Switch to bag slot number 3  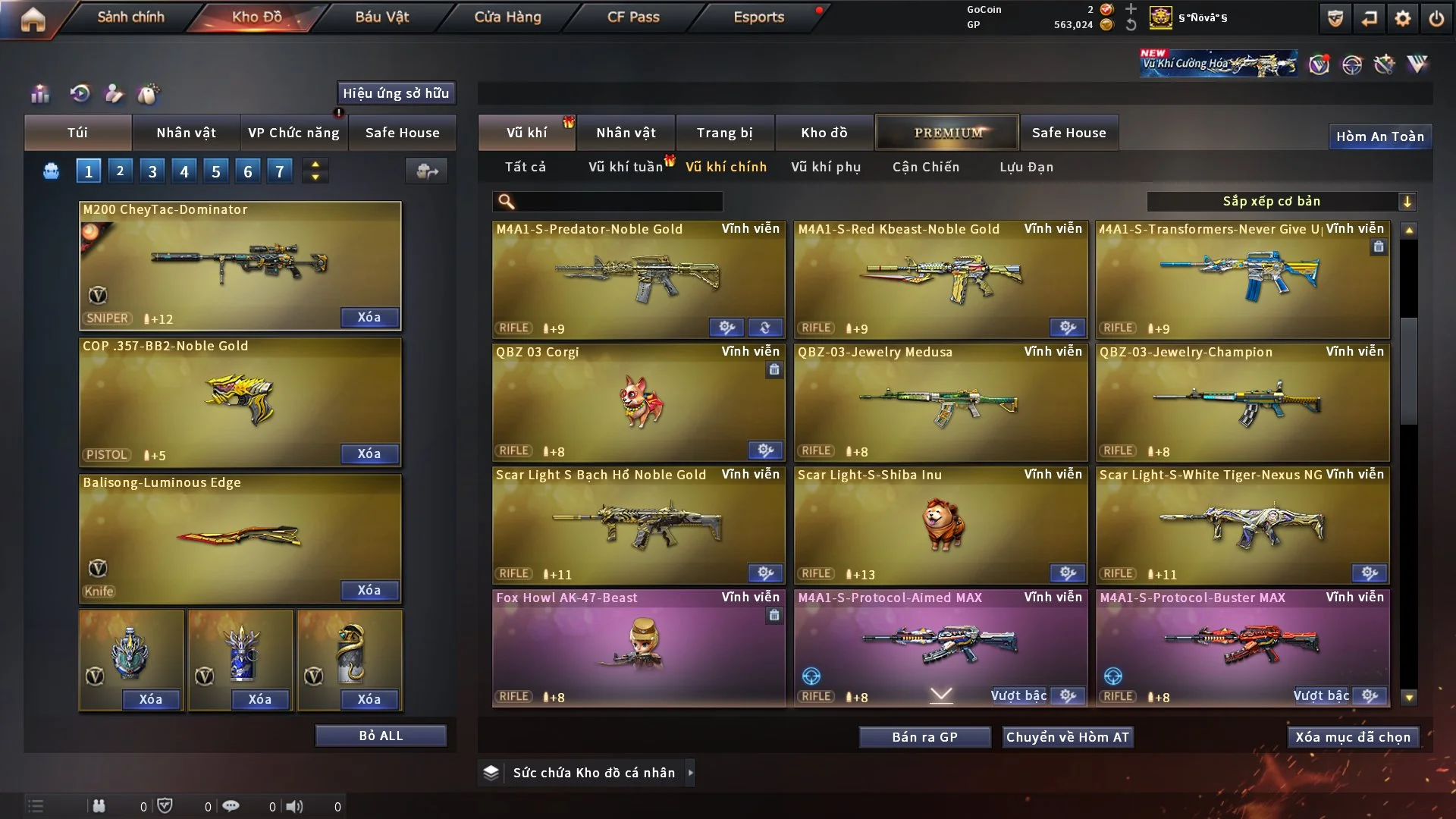[x=152, y=171]
